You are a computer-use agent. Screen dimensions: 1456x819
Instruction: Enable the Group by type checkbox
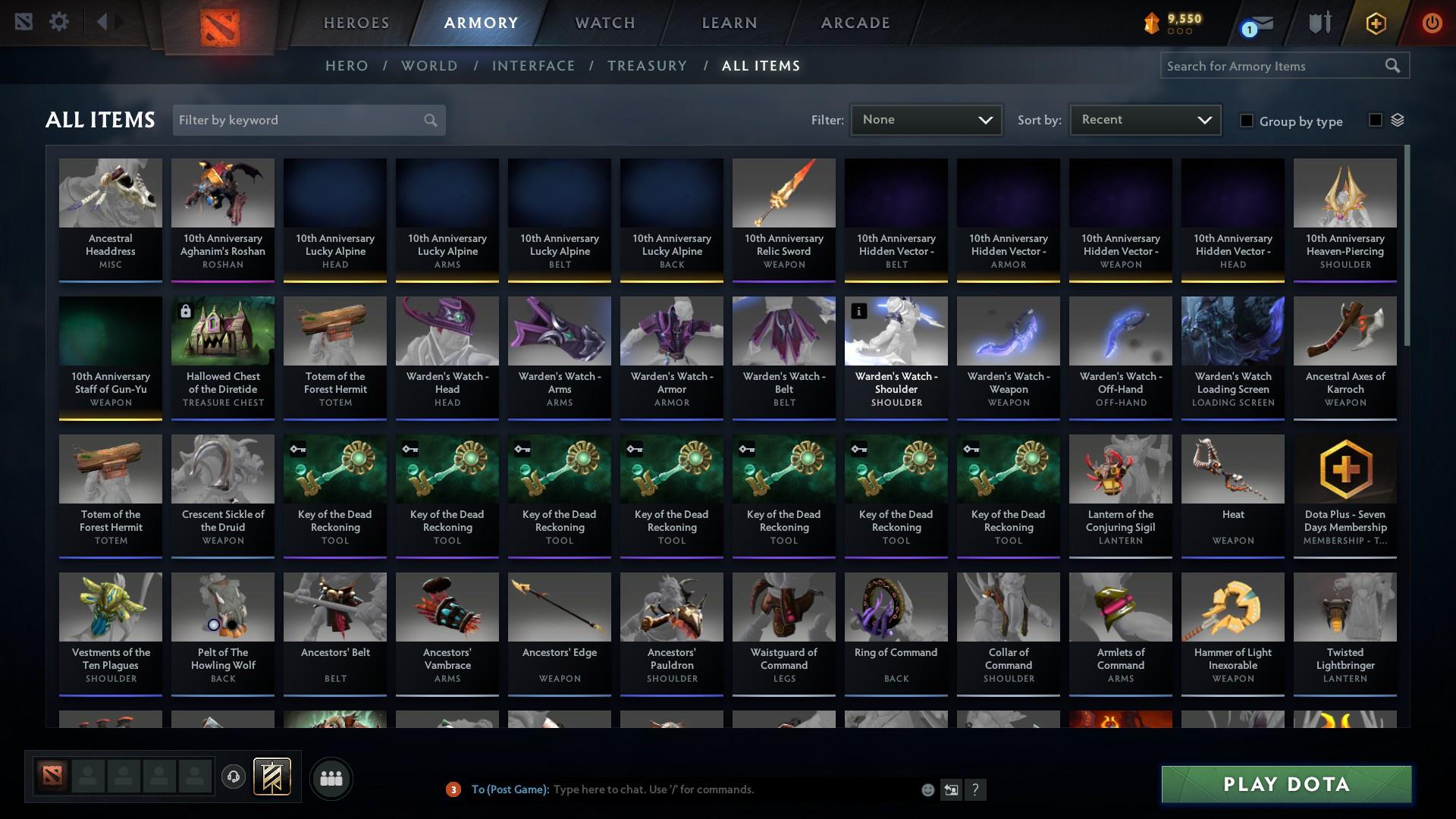click(x=1247, y=121)
